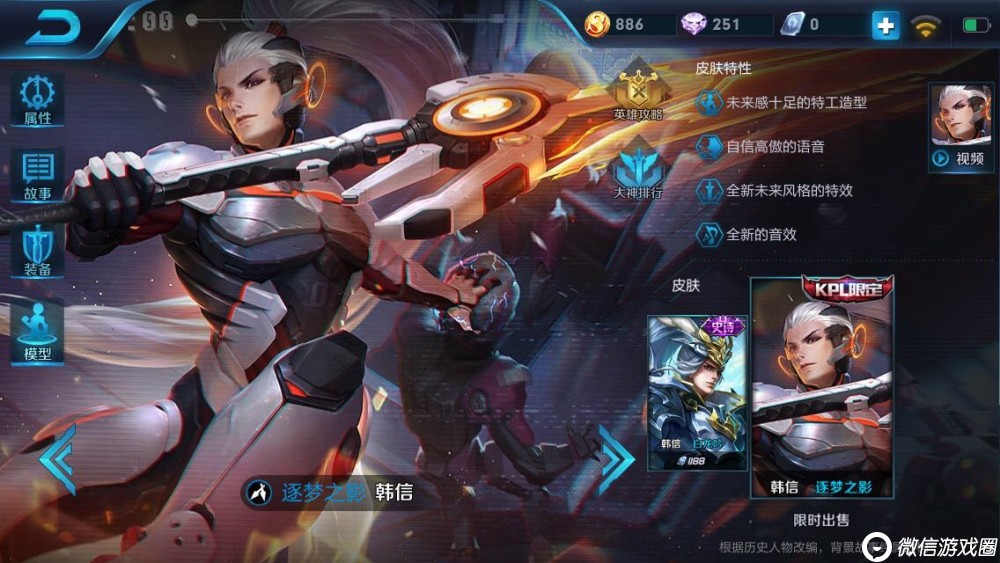Image resolution: width=1000 pixels, height=563 pixels.
Task: Switch to the 故事 story tab
Action: coord(38,176)
